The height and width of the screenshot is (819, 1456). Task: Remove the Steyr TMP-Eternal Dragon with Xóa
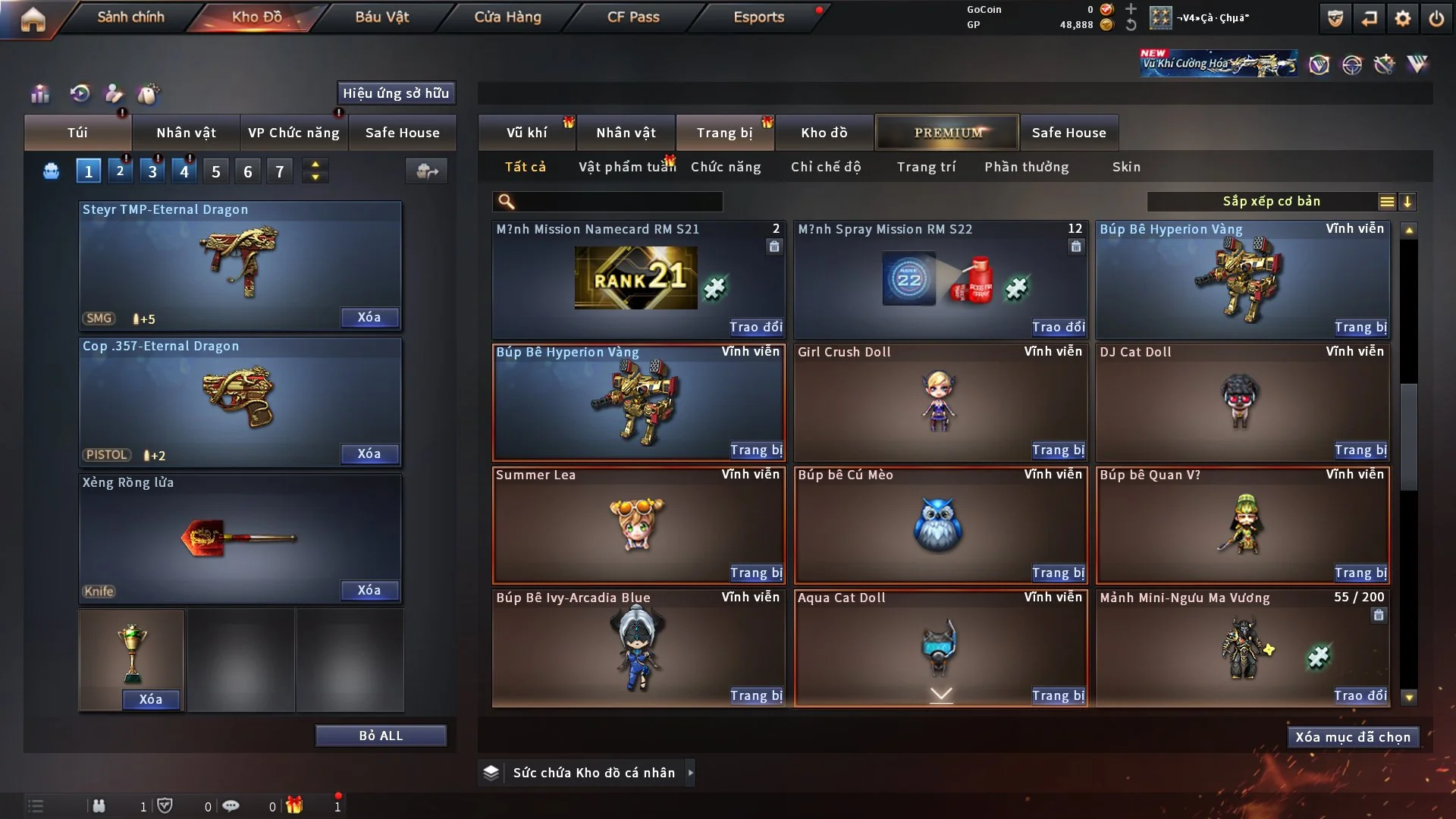(369, 317)
